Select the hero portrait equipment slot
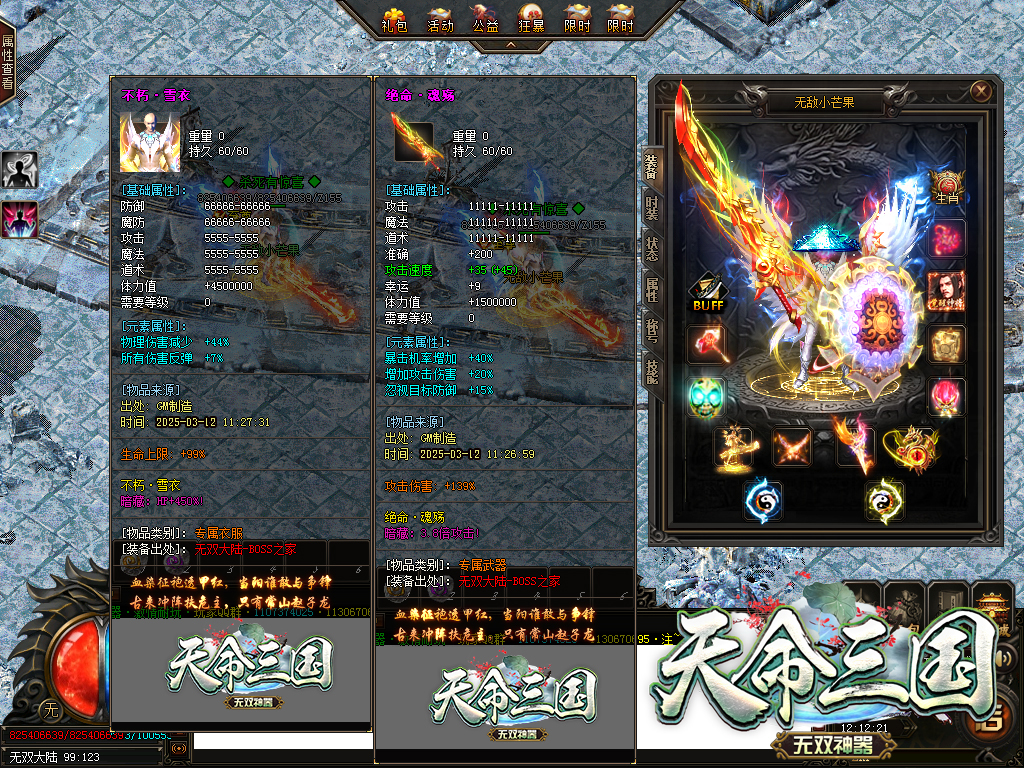1024x768 pixels. point(946,291)
